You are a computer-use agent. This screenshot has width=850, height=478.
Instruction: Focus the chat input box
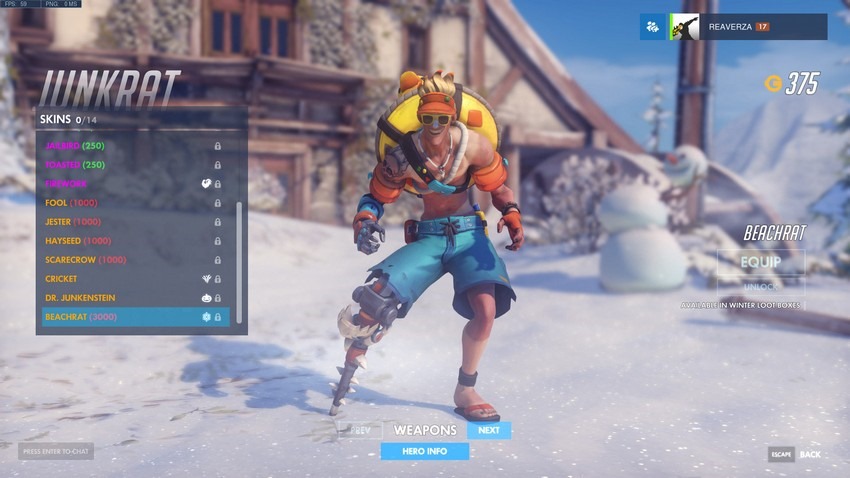point(56,452)
